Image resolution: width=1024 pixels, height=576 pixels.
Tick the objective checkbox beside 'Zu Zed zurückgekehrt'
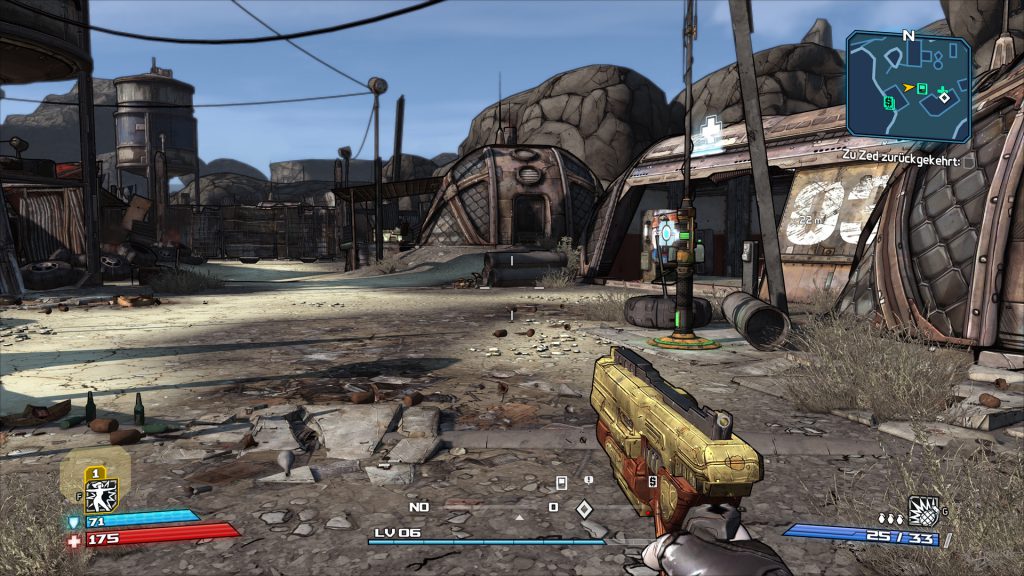(x=969, y=161)
